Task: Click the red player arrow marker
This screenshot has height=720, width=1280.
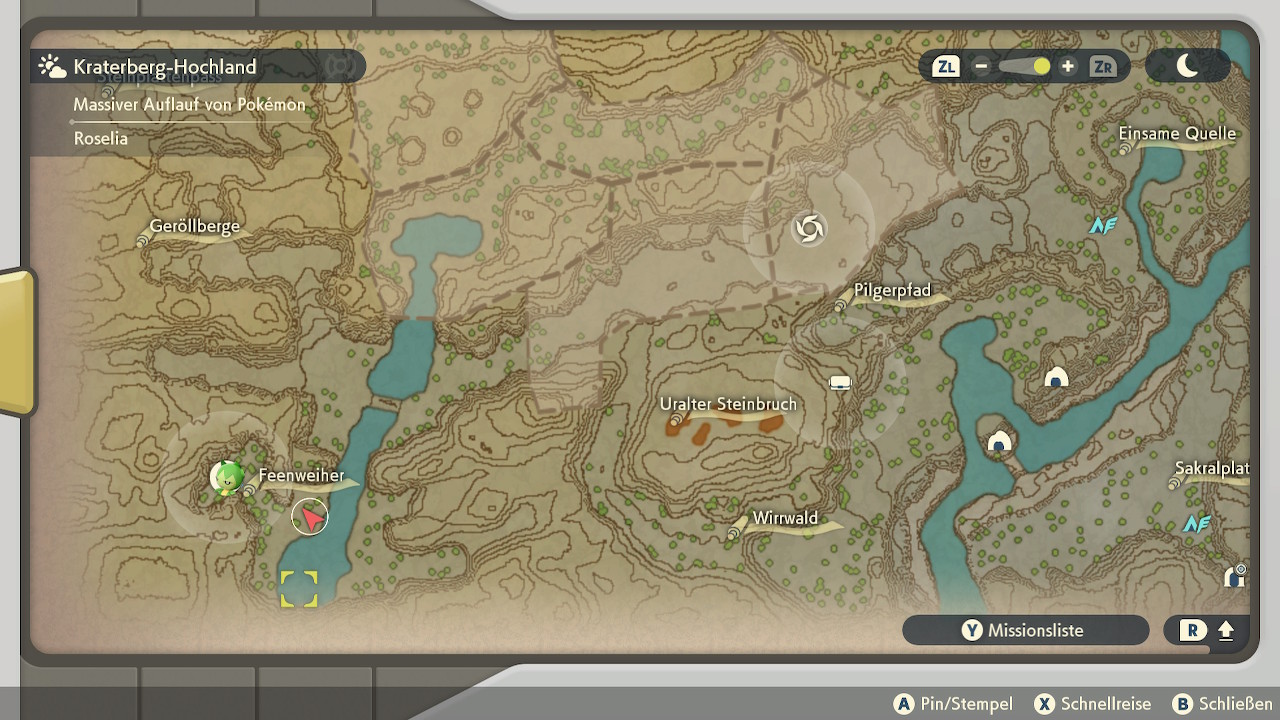Action: pyautogui.click(x=311, y=517)
